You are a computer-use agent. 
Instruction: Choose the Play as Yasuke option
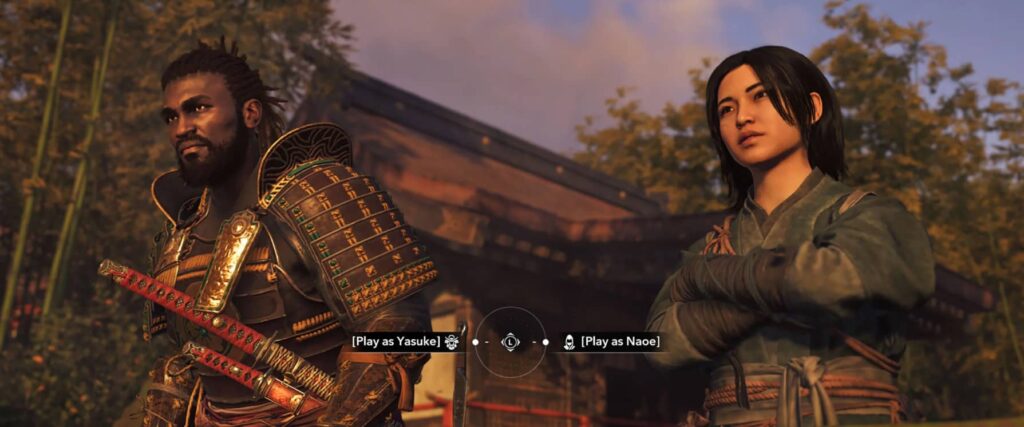click(396, 342)
